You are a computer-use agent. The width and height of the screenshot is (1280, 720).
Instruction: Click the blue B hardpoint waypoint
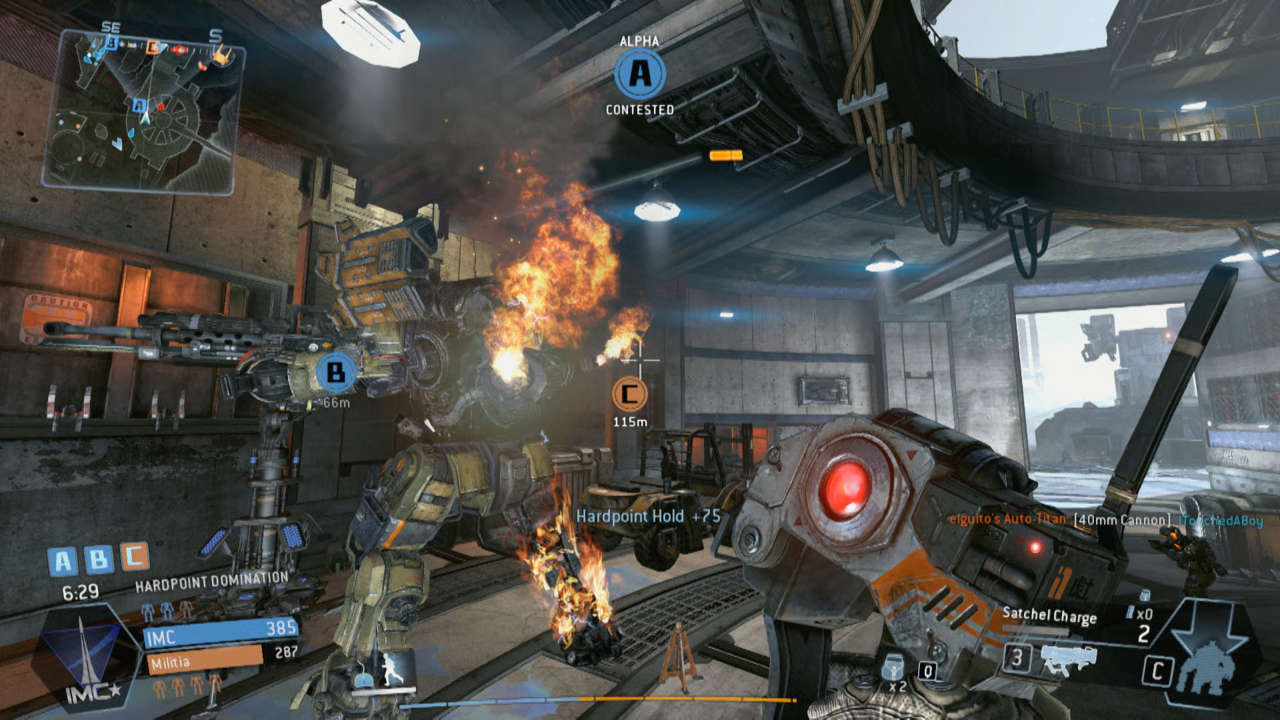pos(336,374)
